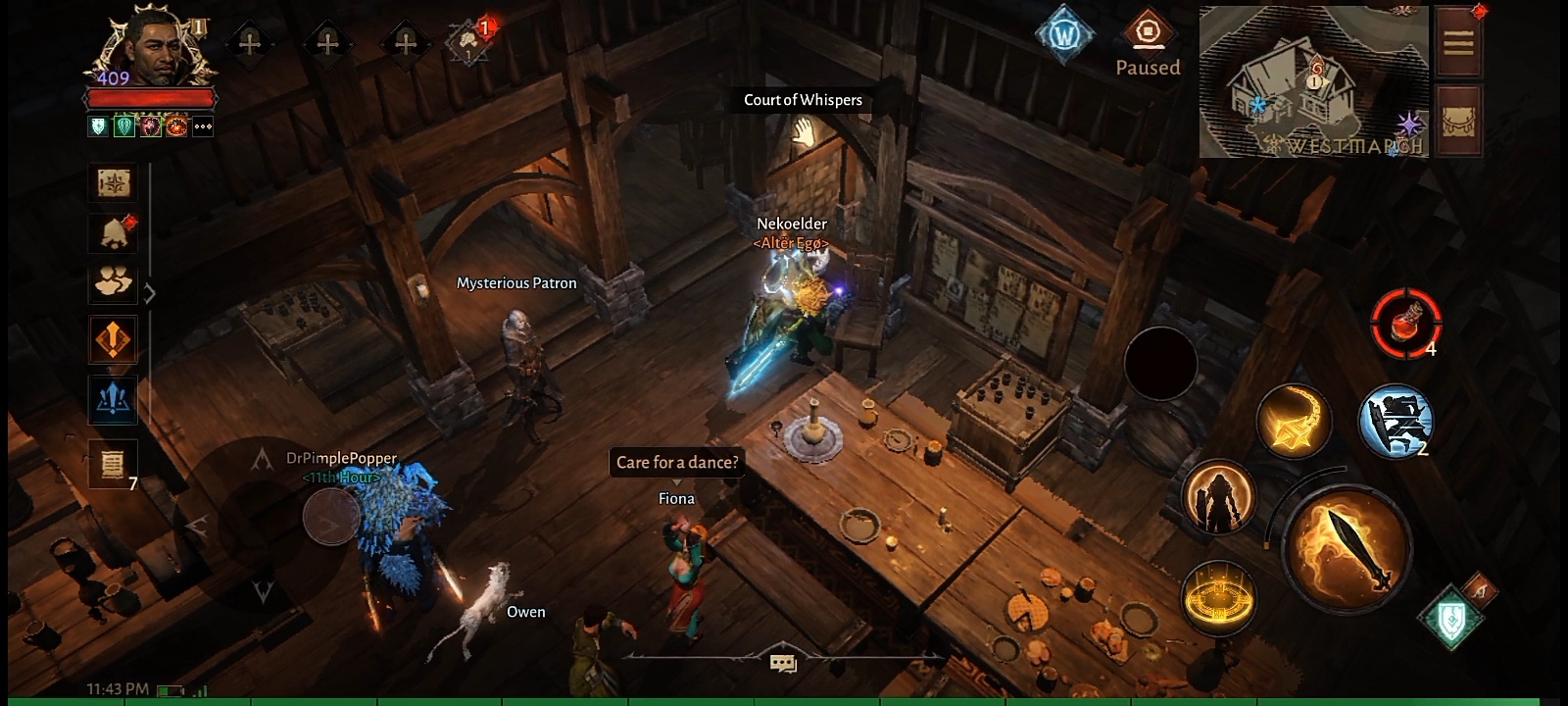Open the scroll icon showing 7

click(x=113, y=463)
